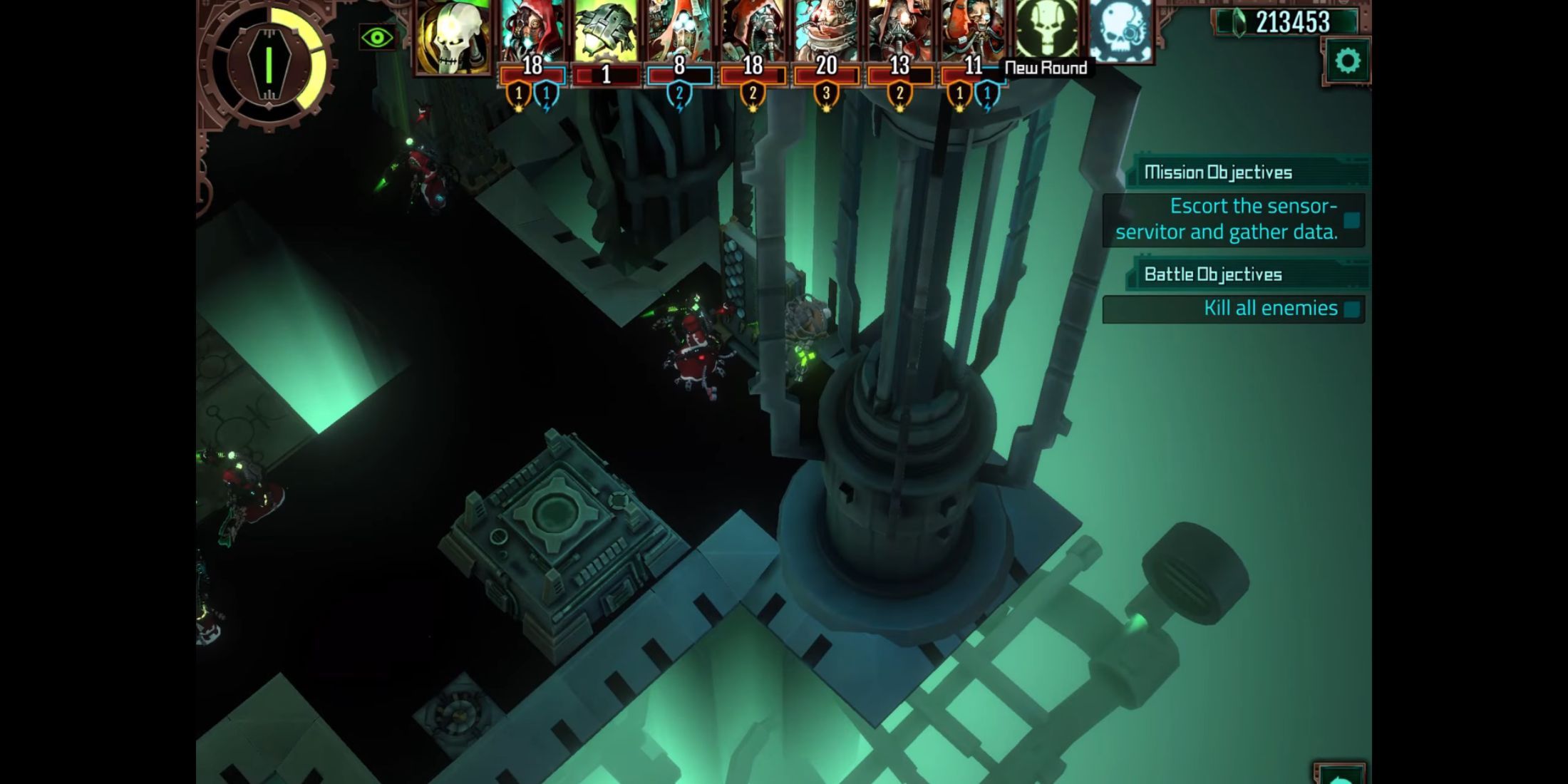
Task: Choose the tech-priest portrait with 11 health
Action: point(973,32)
